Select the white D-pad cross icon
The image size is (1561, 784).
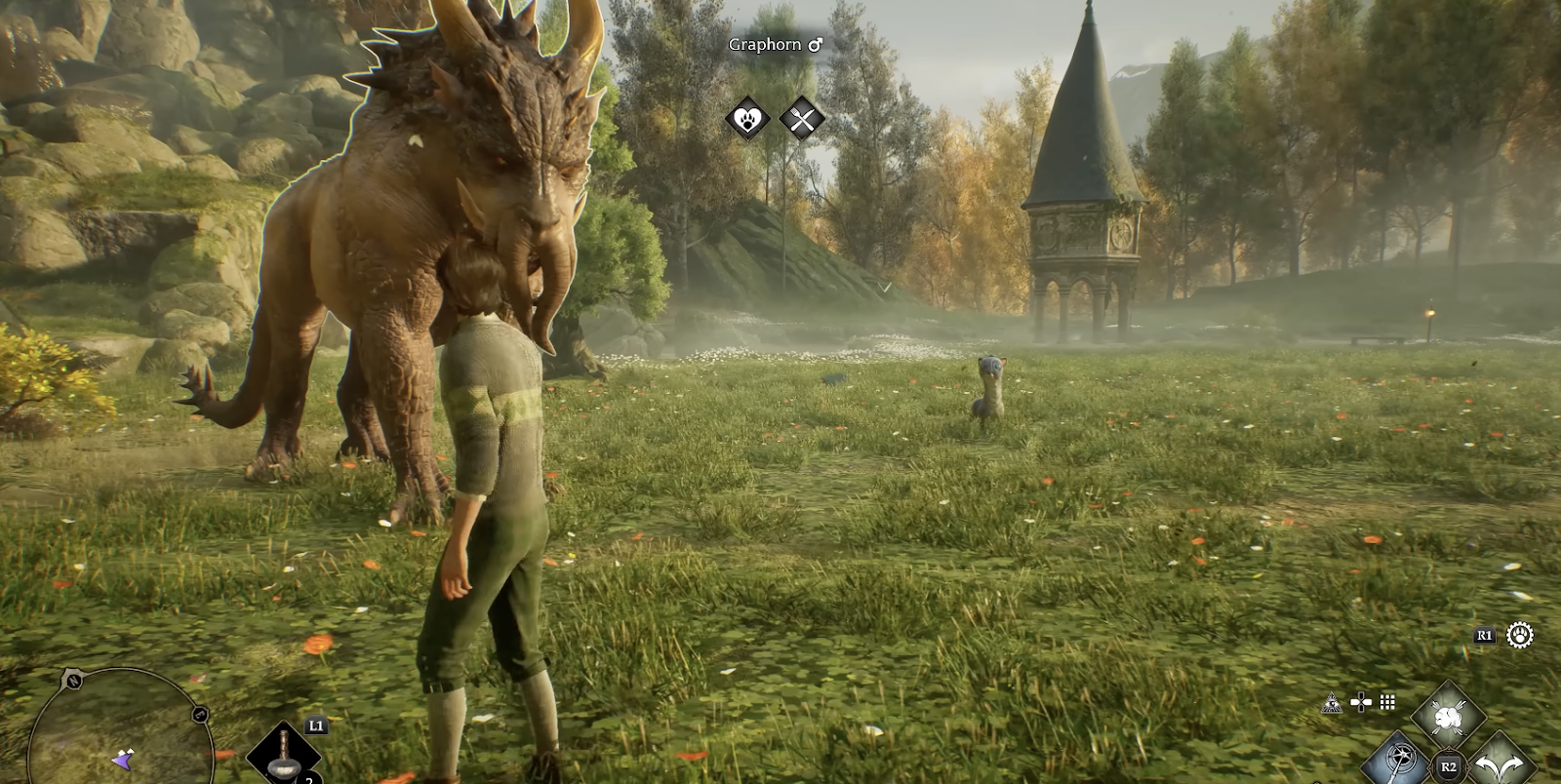pyautogui.click(x=1361, y=702)
